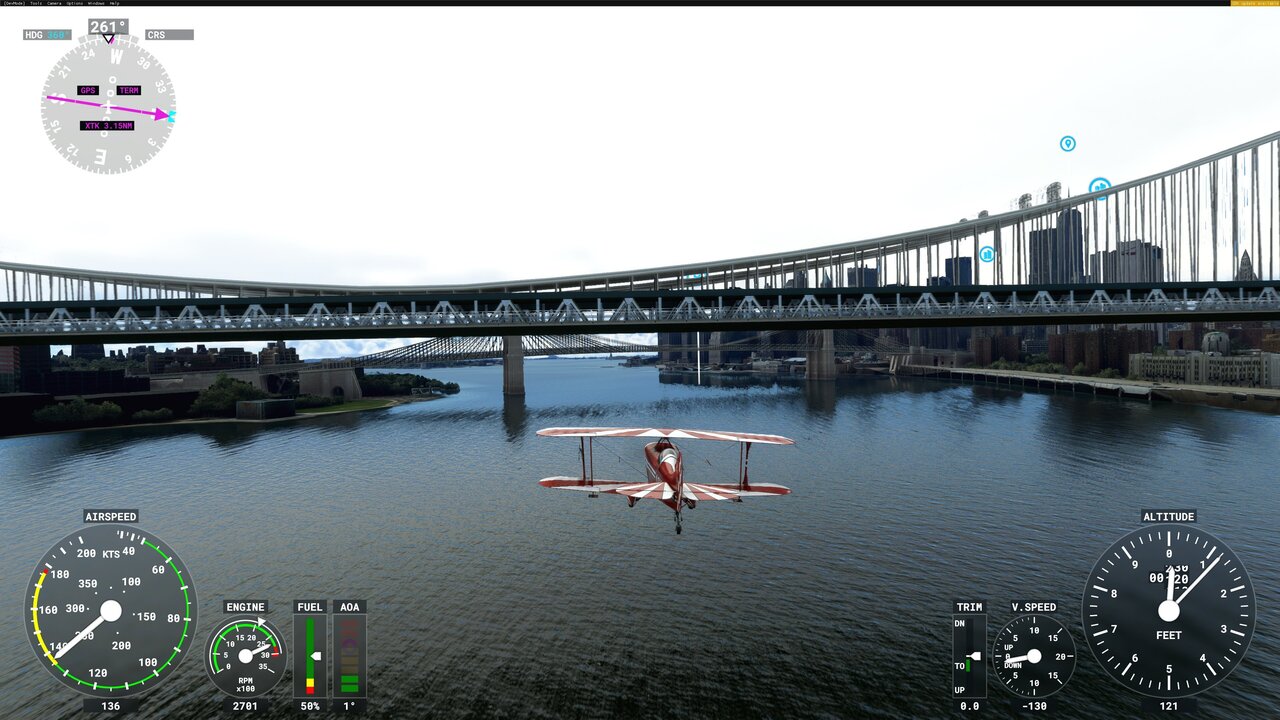Open the Tools menu

point(33,3)
